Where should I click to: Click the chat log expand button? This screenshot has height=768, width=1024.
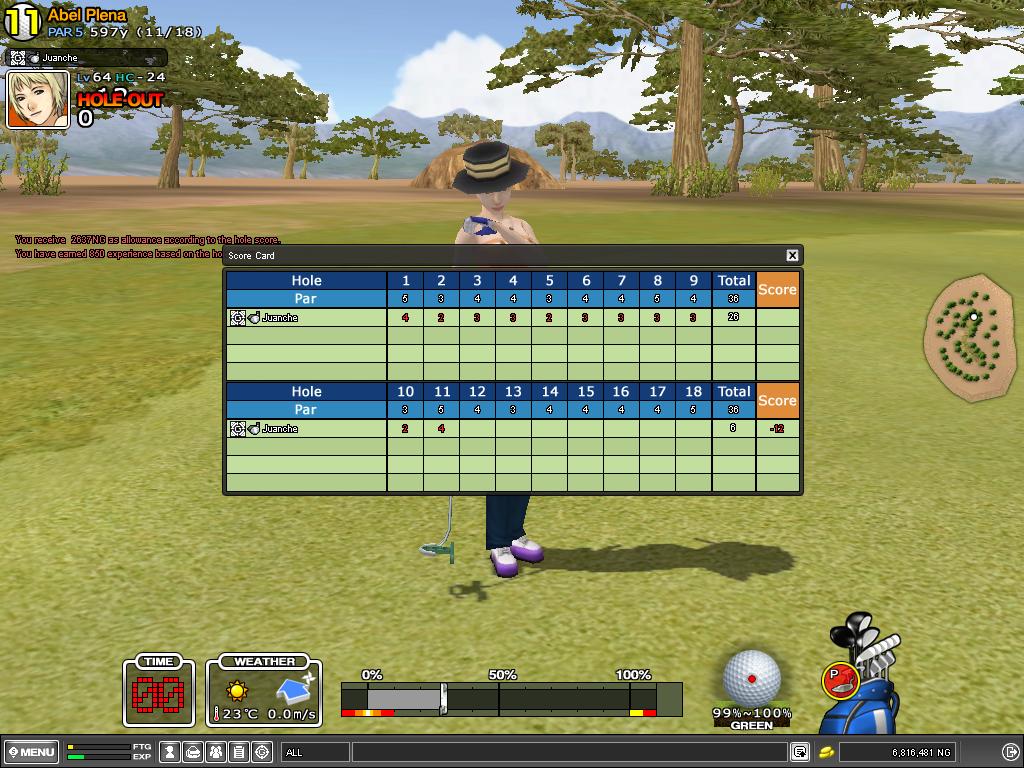coord(800,752)
